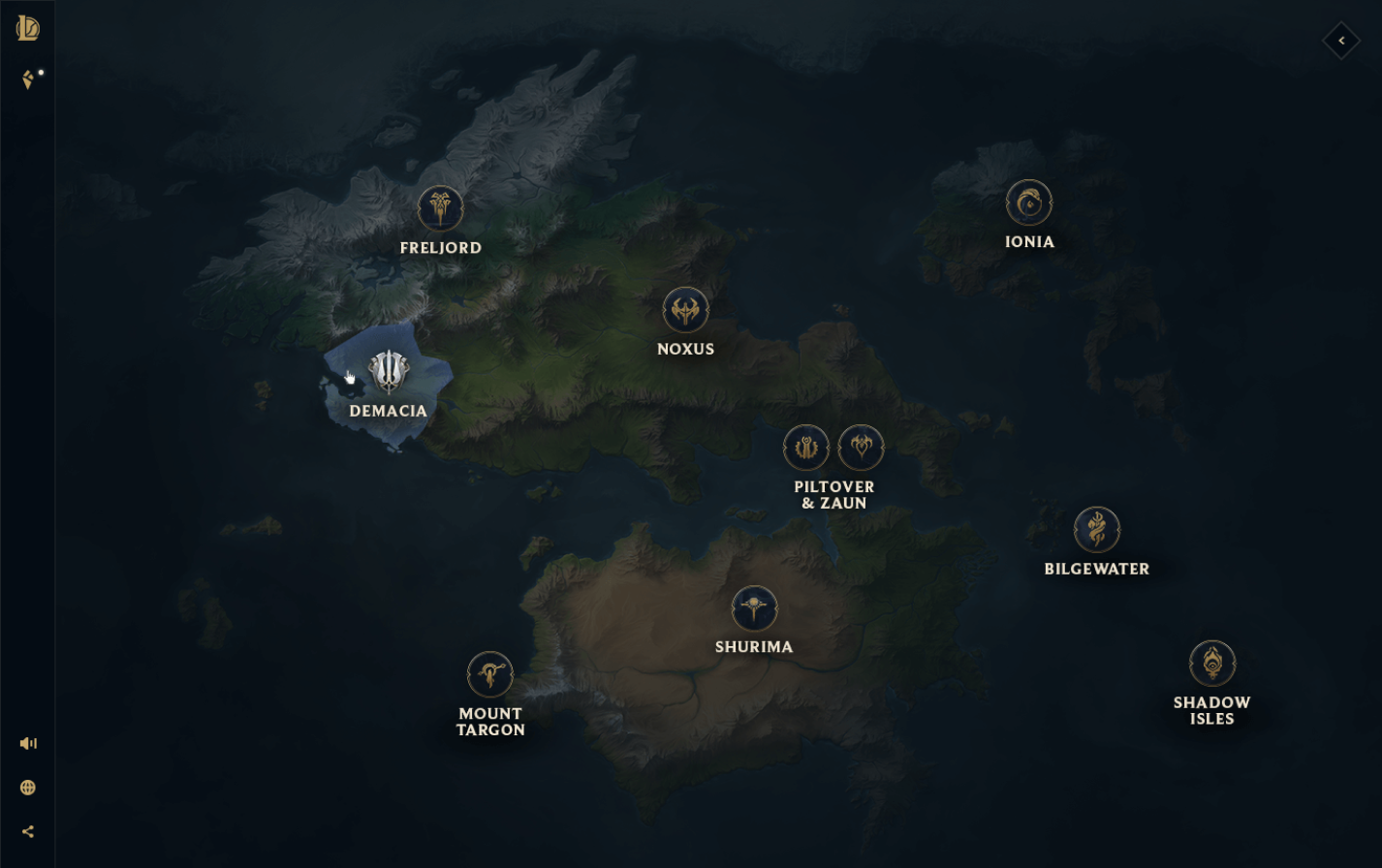Image resolution: width=1382 pixels, height=868 pixels.
Task: Click the League of Legends logo
Action: point(28,28)
